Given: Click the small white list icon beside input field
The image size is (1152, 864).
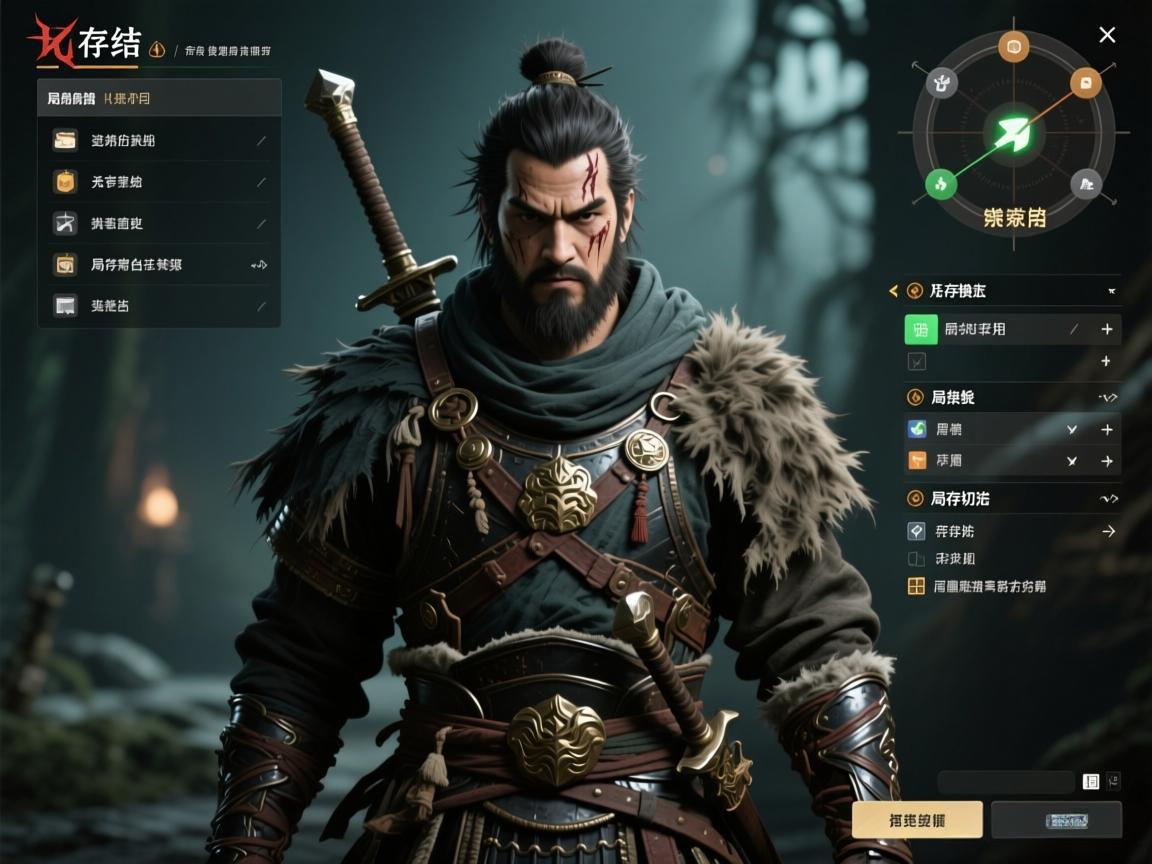Looking at the screenshot, I should pyautogui.click(x=1091, y=781).
